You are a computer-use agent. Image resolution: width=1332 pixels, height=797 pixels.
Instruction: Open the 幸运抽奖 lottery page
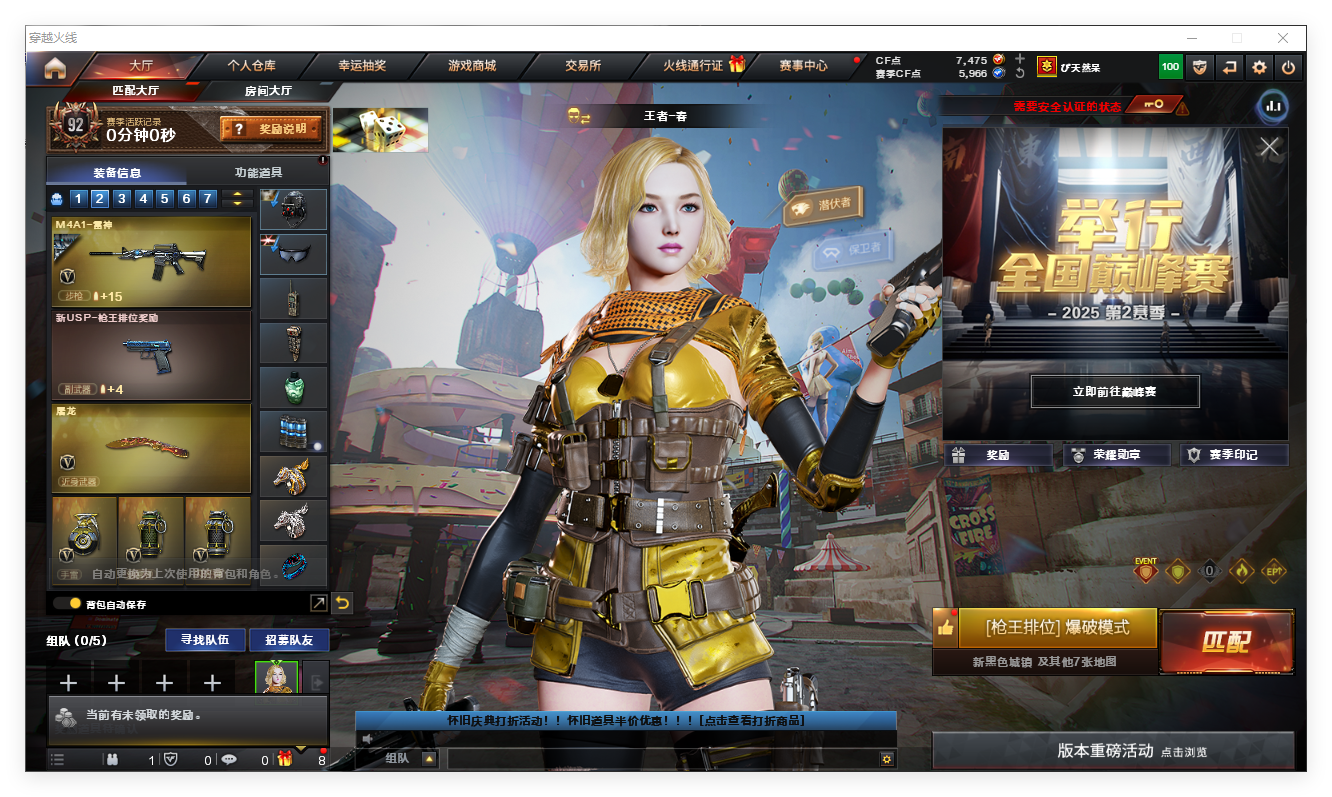[361, 66]
